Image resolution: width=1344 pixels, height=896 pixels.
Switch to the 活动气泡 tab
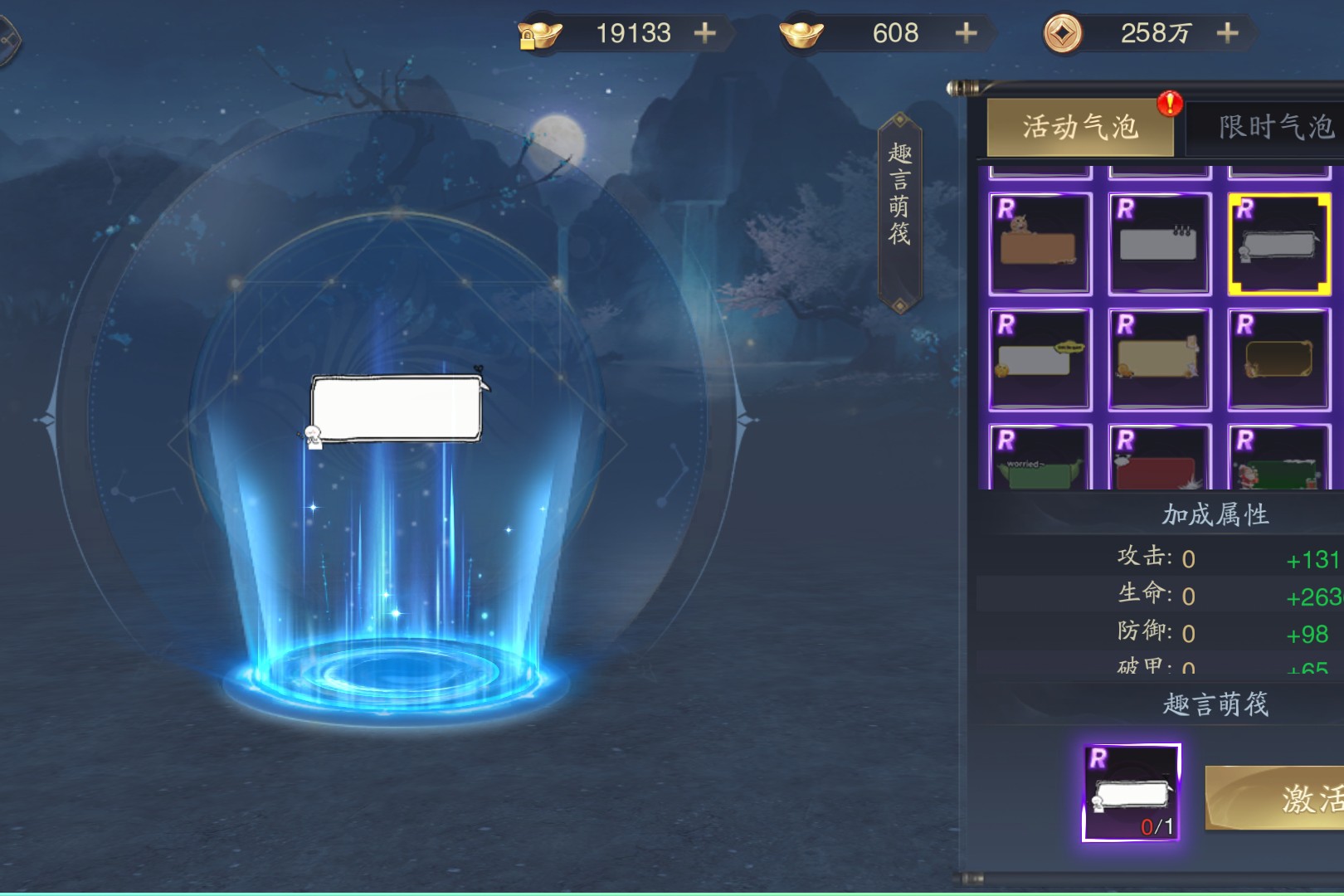(x=1079, y=128)
